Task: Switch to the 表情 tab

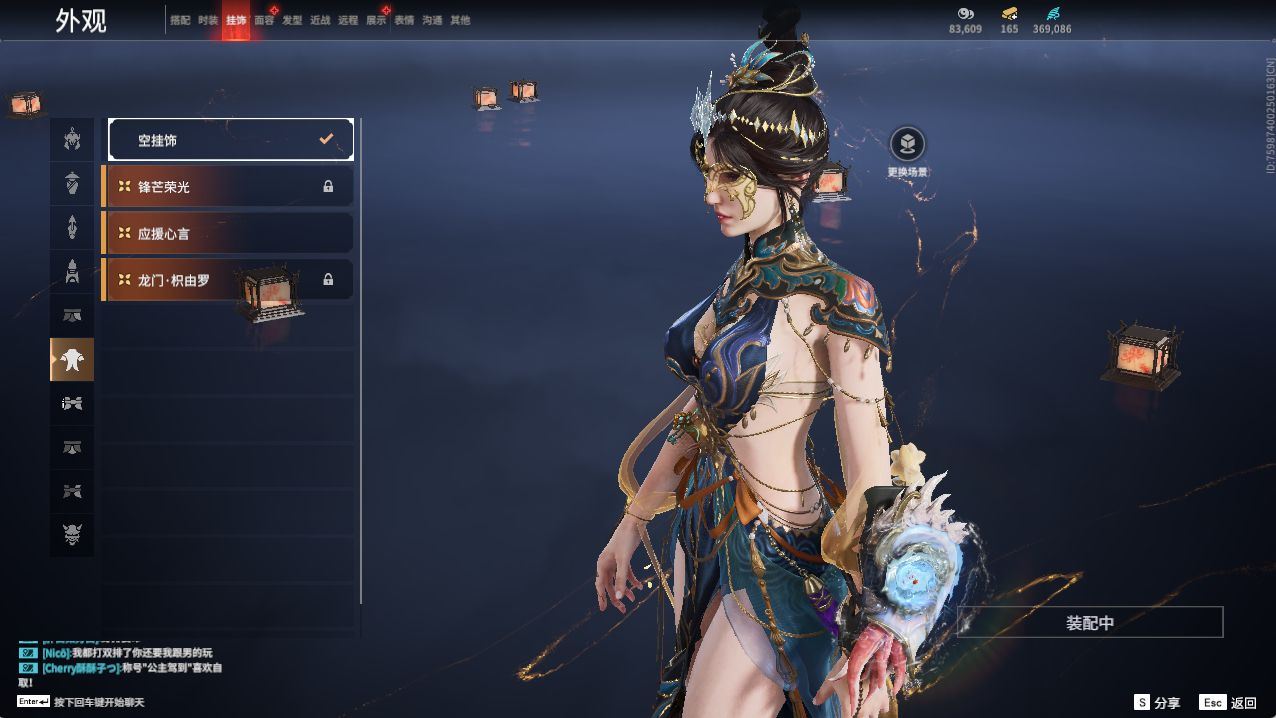Action: point(404,20)
